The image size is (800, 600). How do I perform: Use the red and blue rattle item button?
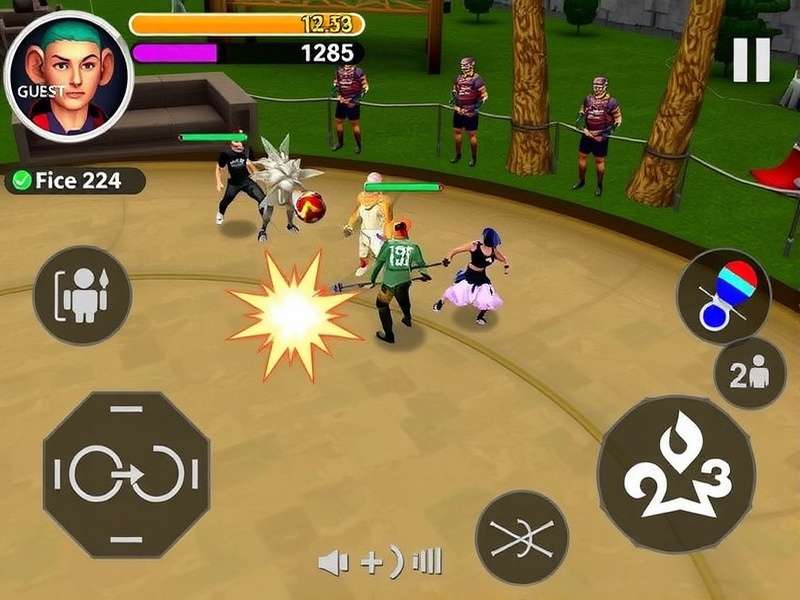pyautogui.click(x=723, y=296)
